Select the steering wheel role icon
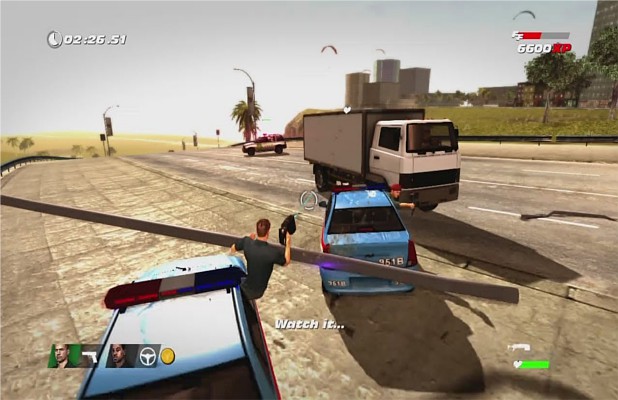618x400 pixels. (x=147, y=356)
